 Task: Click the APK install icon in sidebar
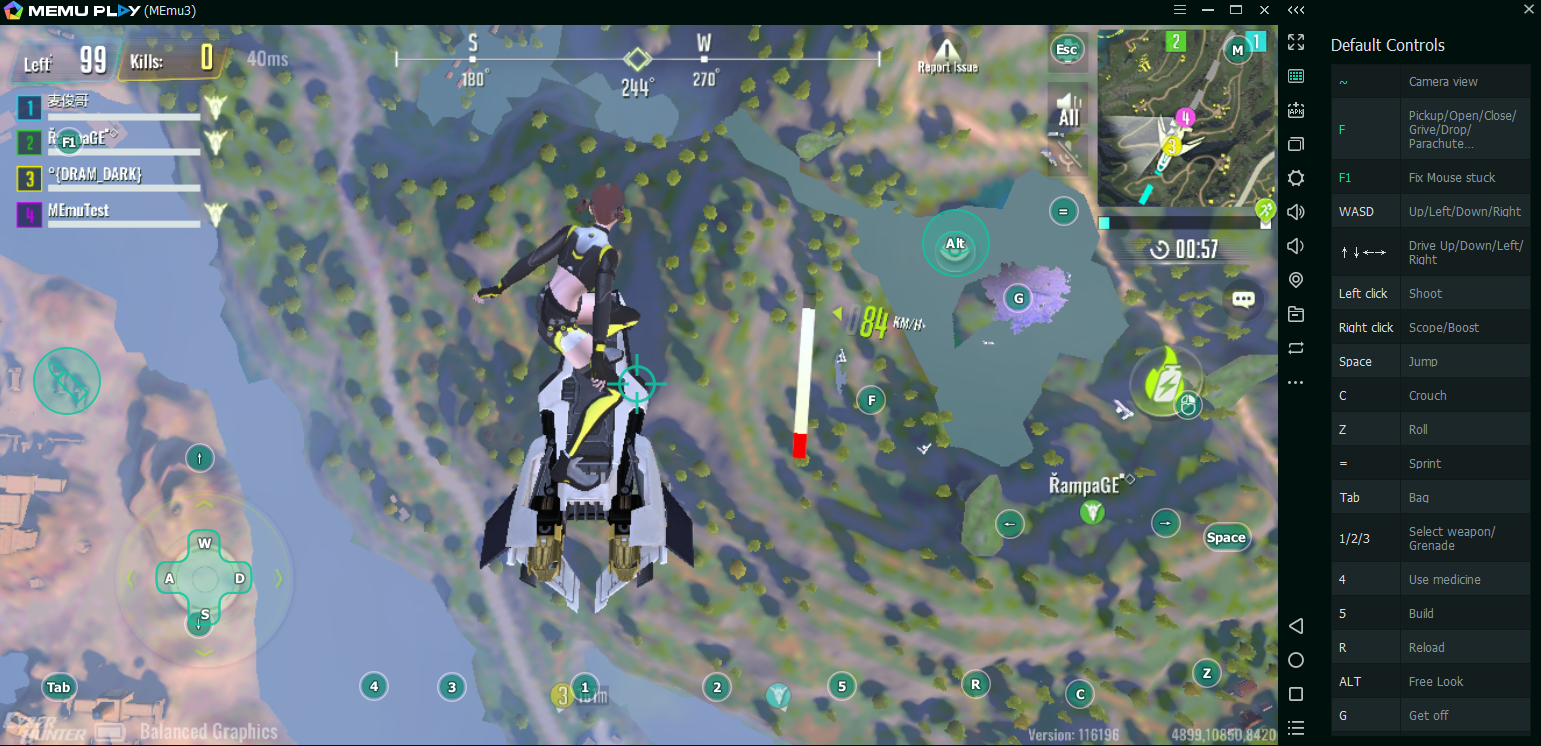pyautogui.click(x=1296, y=110)
